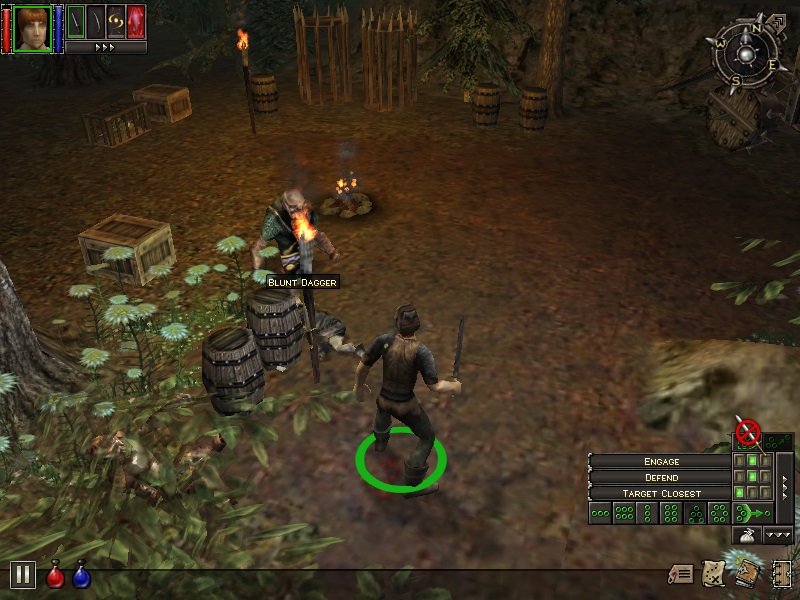Viewport: 800px width, 600px height.
Task: Activate the red glowing spell slot
Action: tap(136, 21)
